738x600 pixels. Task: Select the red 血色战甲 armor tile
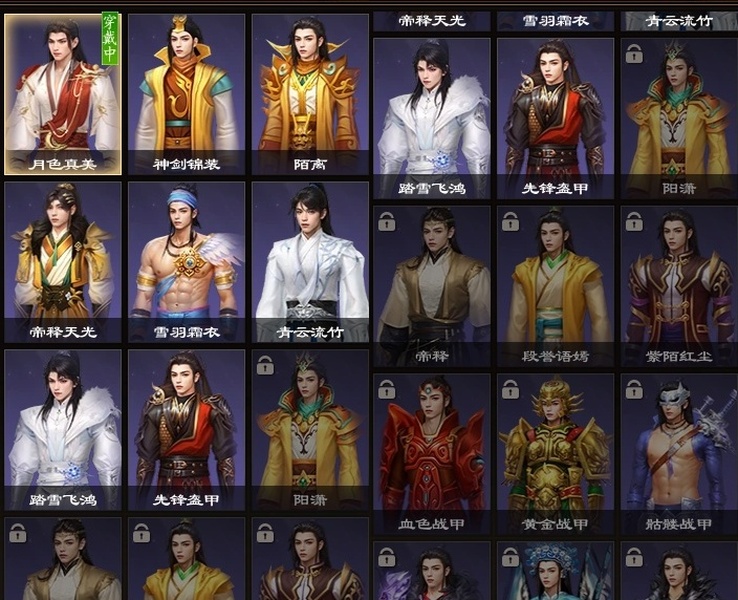(431, 452)
